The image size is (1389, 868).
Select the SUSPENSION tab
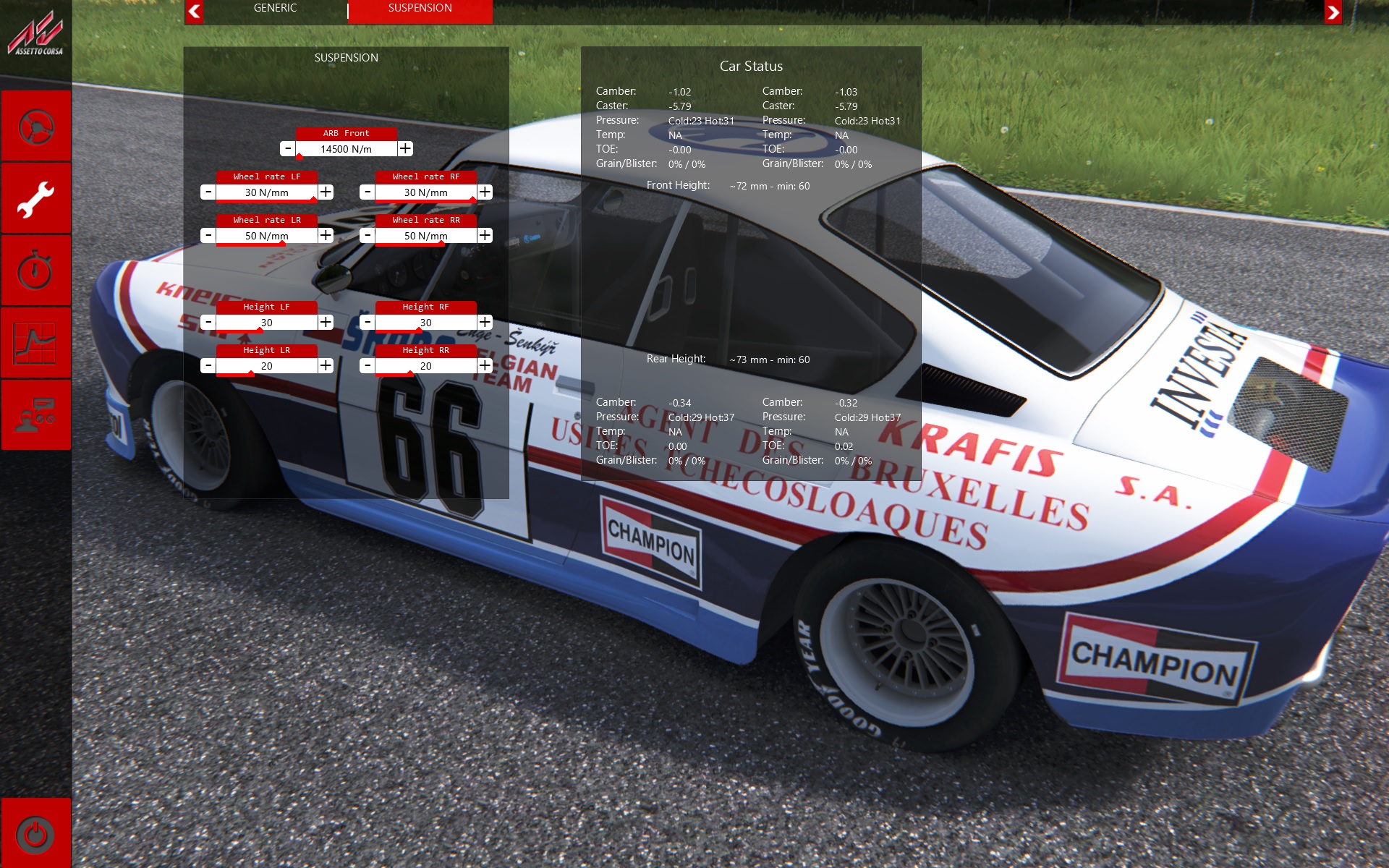click(420, 9)
